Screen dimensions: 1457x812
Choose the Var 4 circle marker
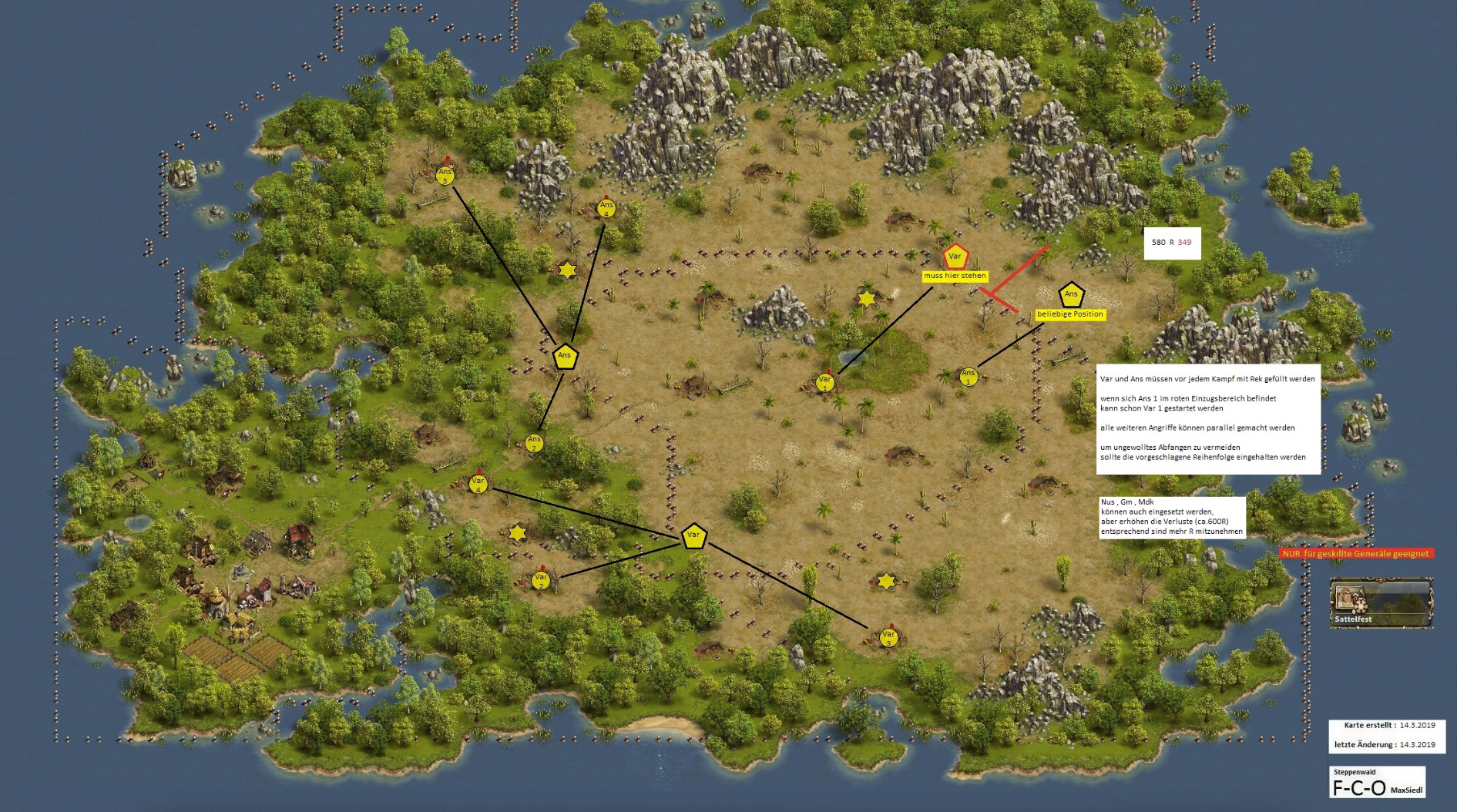tap(478, 485)
